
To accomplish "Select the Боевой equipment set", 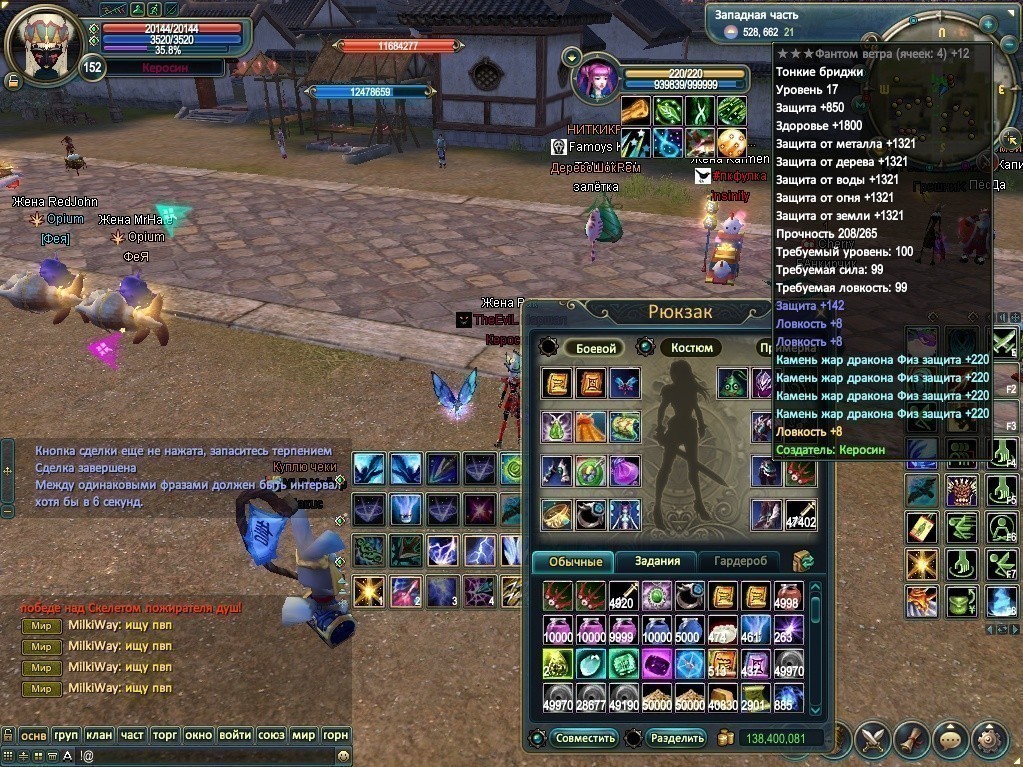I will point(593,348).
